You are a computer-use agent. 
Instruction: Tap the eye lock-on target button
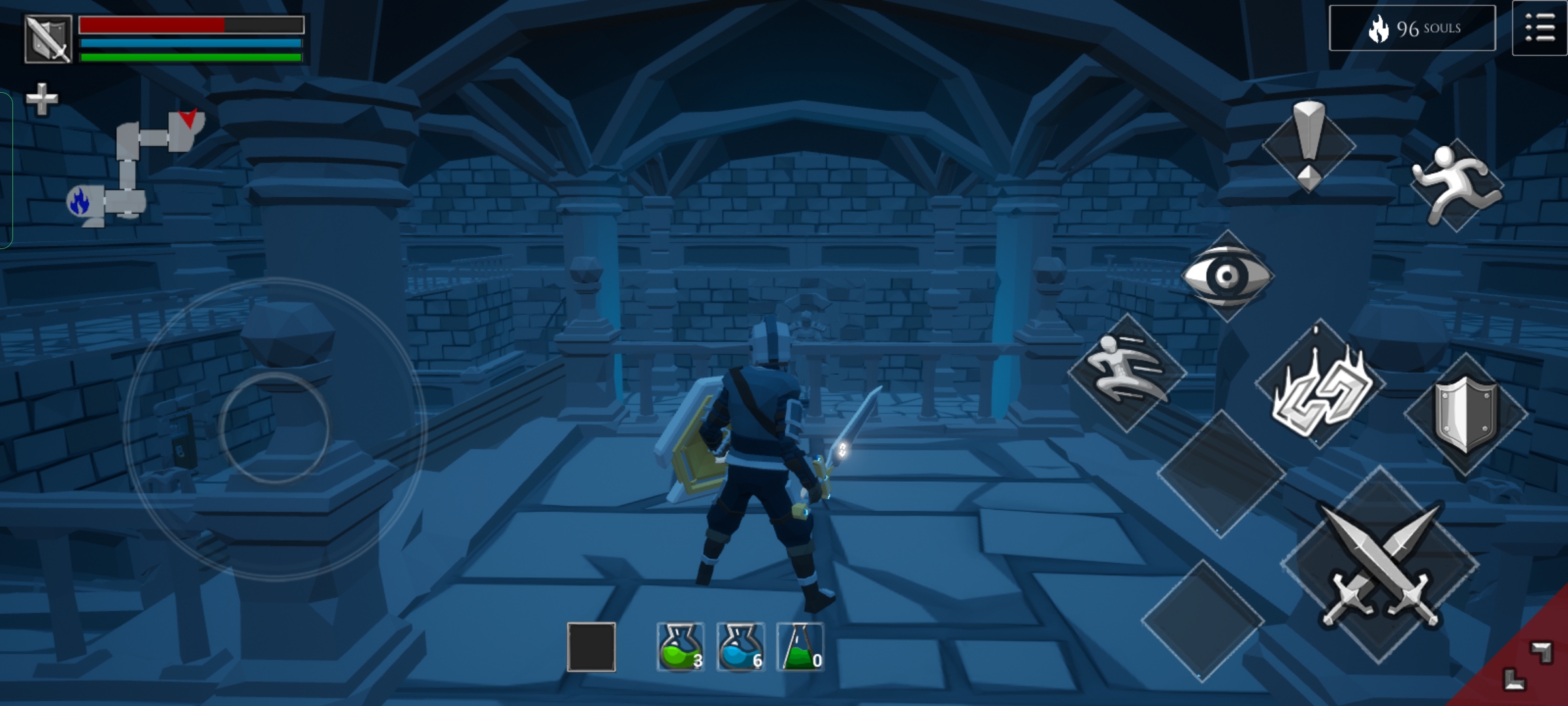(1226, 276)
